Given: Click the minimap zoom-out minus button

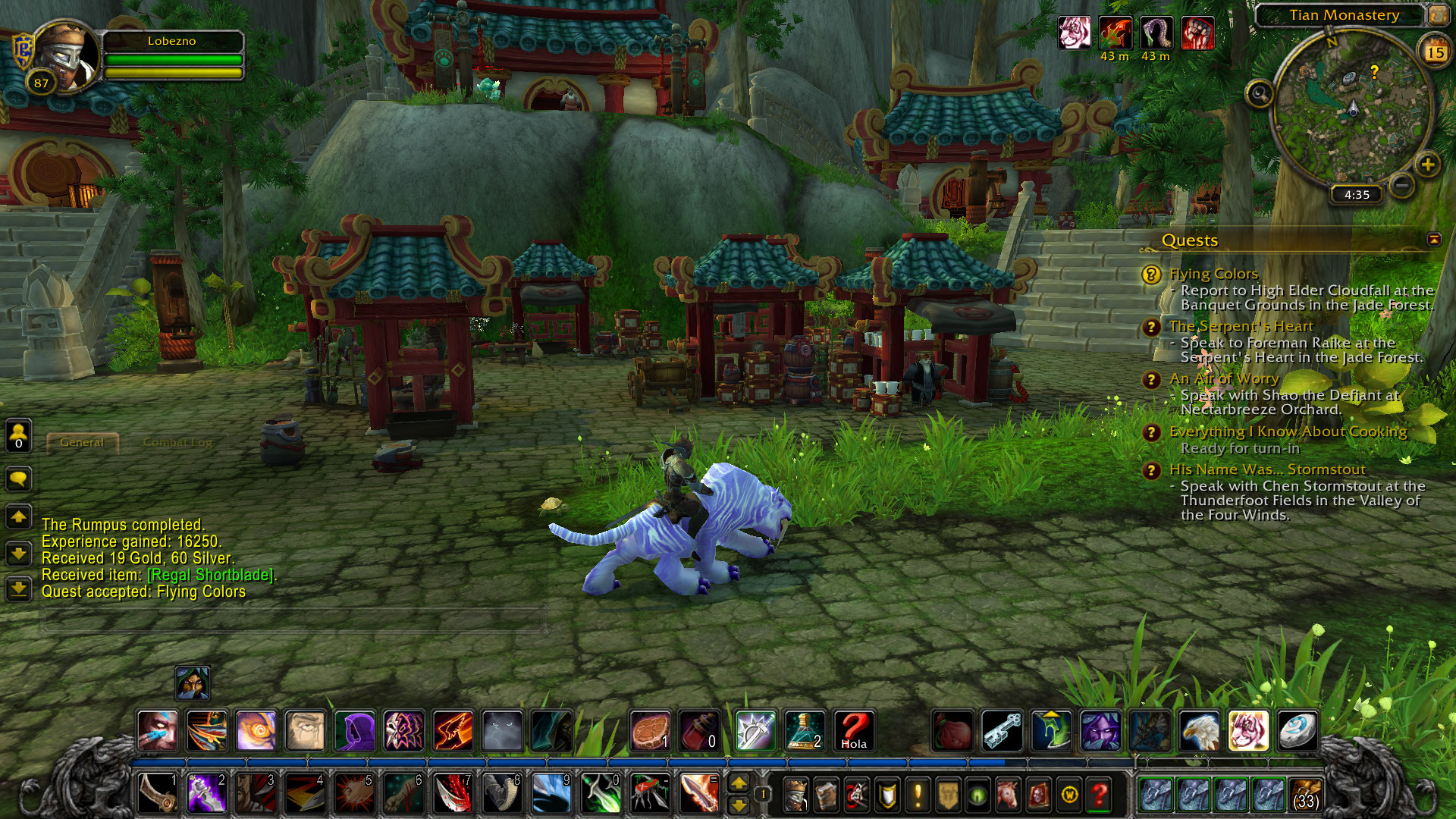Looking at the screenshot, I should 1402,184.
